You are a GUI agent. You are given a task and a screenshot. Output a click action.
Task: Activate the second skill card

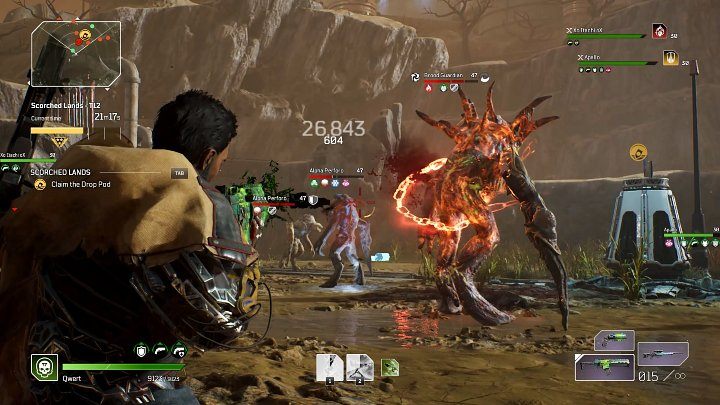point(359,367)
